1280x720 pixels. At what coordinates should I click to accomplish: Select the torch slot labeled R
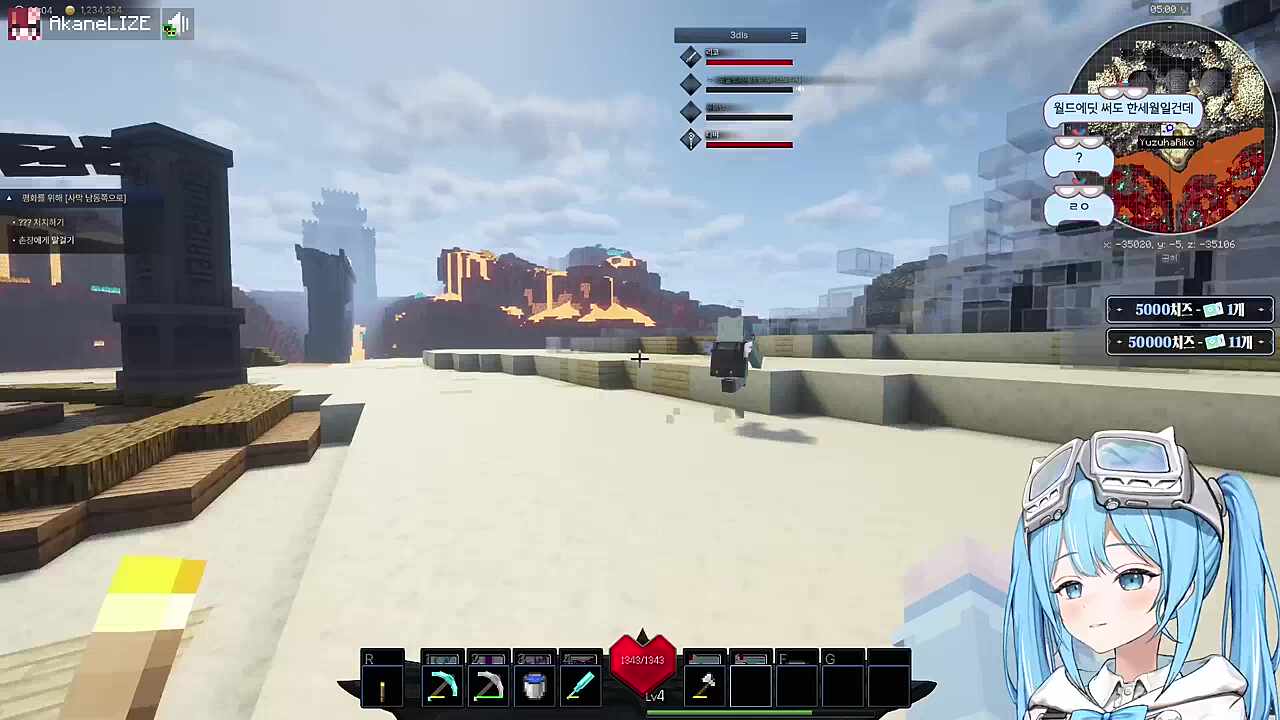pos(382,687)
